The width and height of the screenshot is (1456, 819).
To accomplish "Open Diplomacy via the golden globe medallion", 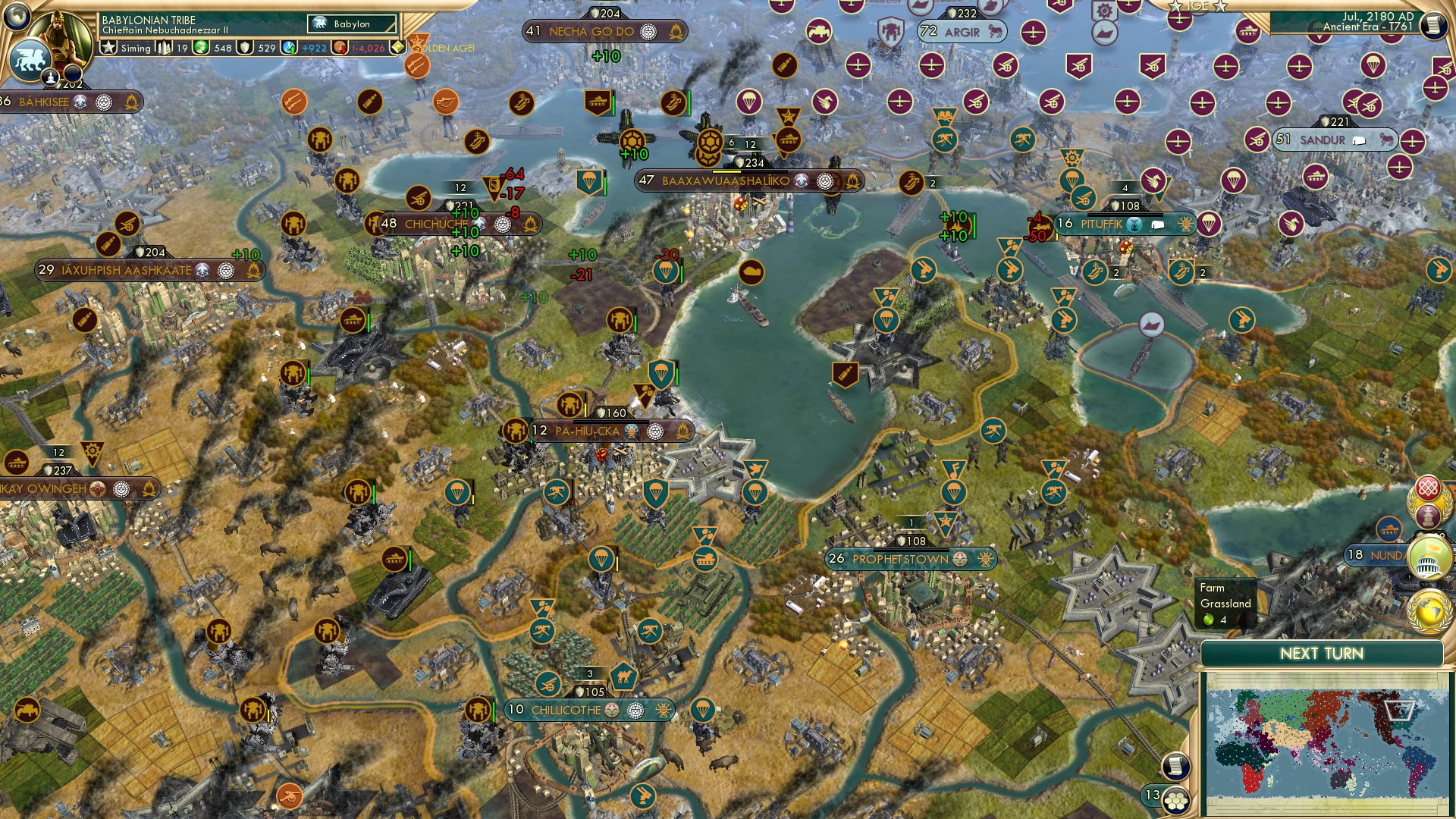I will 1426,614.
